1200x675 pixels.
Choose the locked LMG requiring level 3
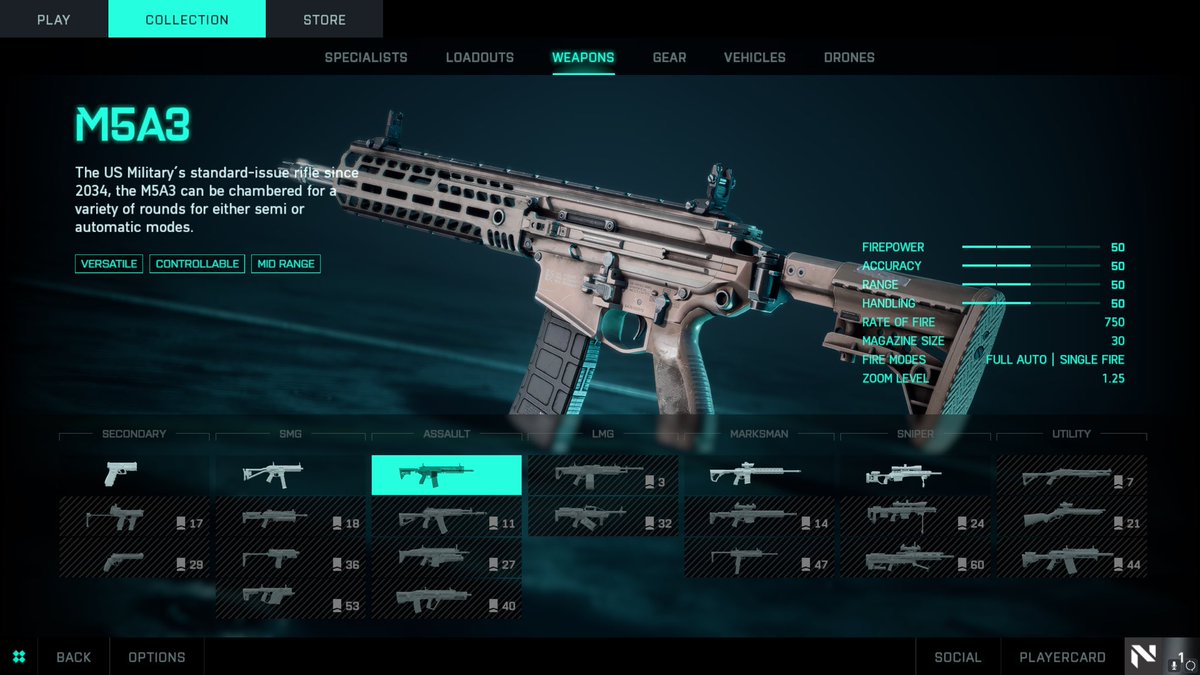602,475
